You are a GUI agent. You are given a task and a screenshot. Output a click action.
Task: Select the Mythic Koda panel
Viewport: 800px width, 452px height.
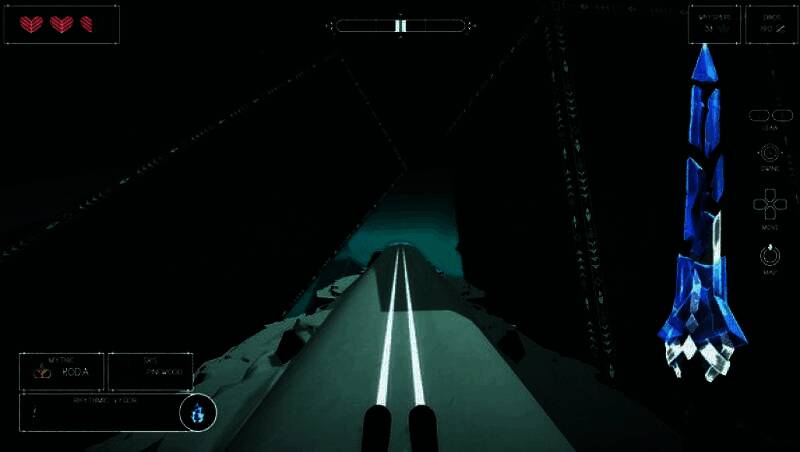pyautogui.click(x=61, y=371)
